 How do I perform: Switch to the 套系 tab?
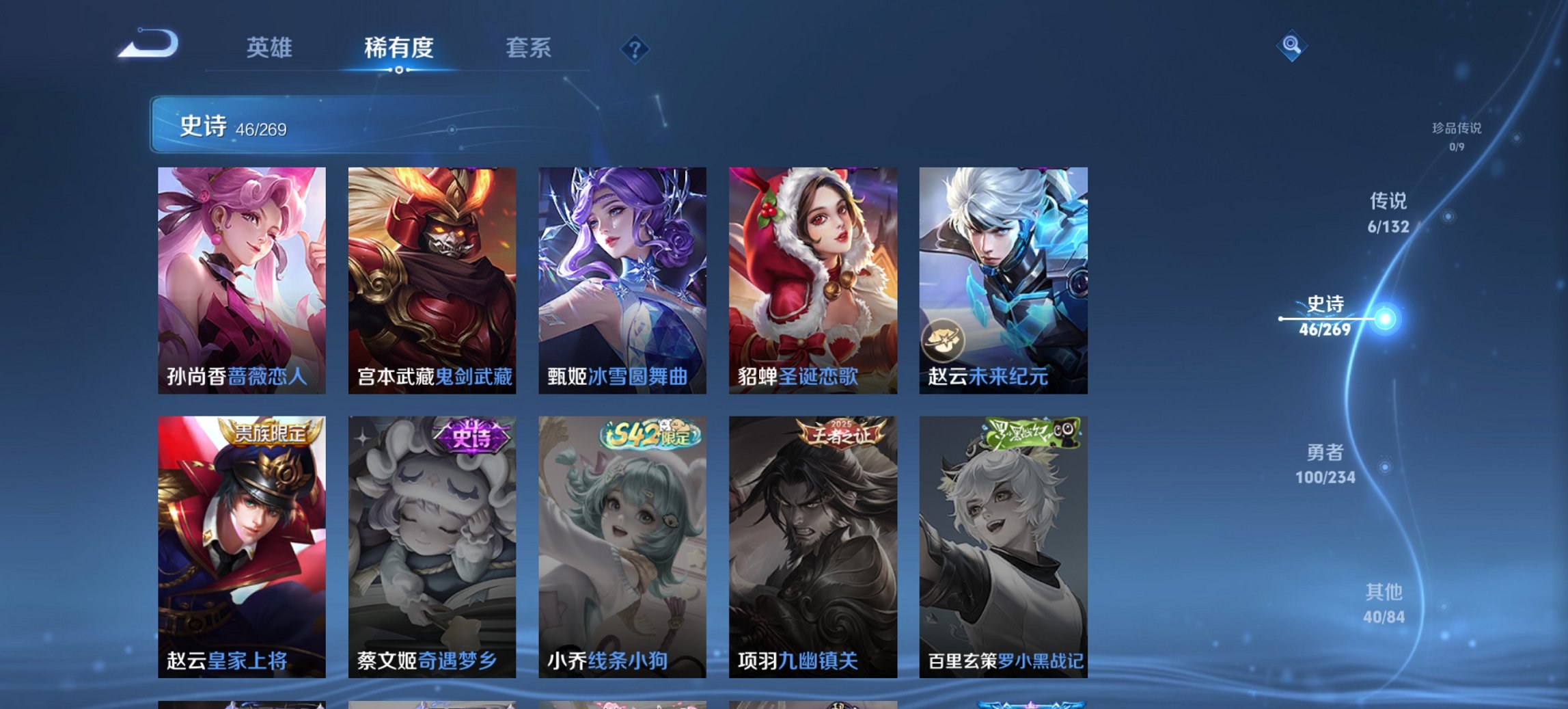529,48
